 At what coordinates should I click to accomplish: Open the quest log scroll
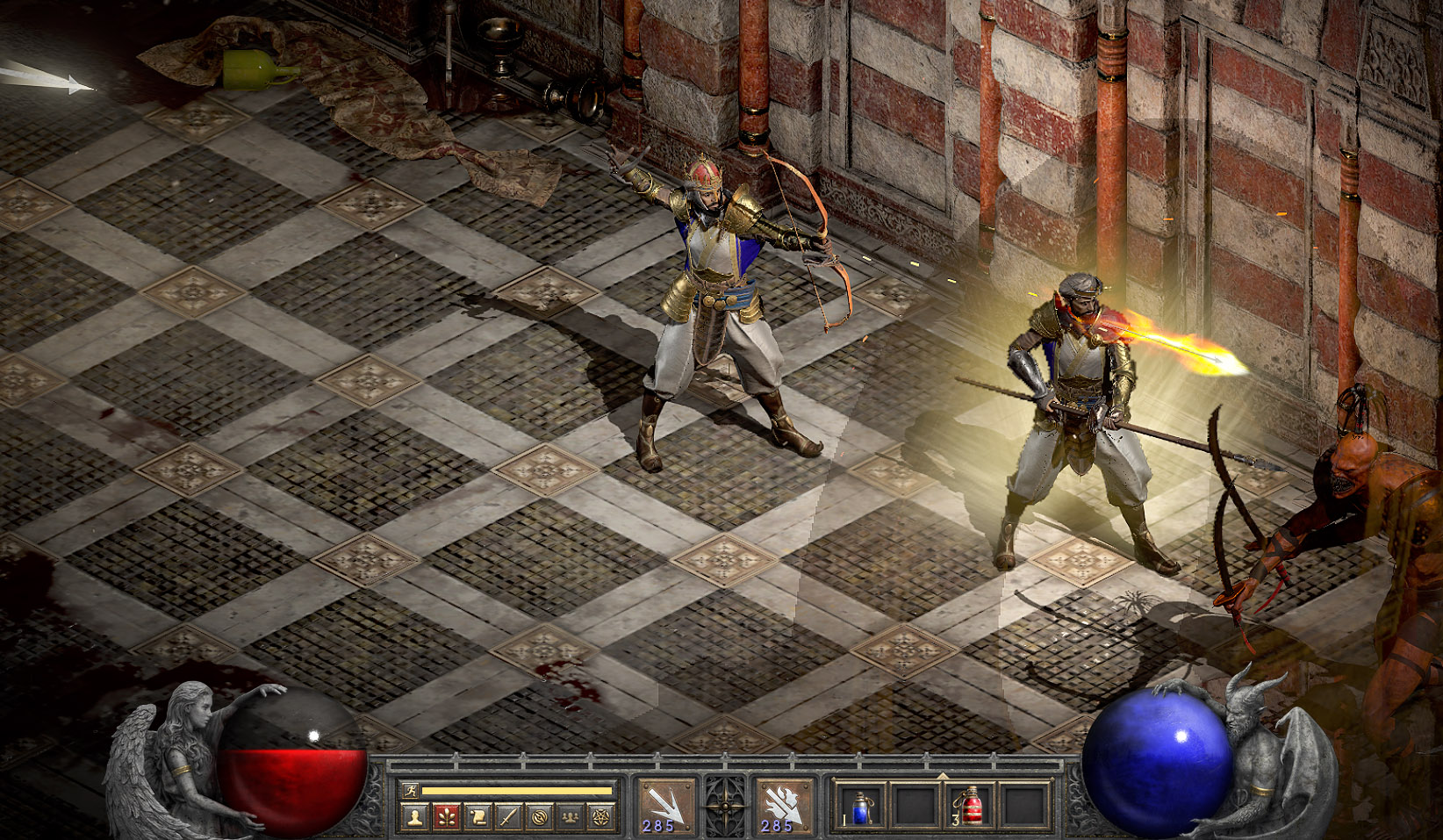[x=477, y=817]
